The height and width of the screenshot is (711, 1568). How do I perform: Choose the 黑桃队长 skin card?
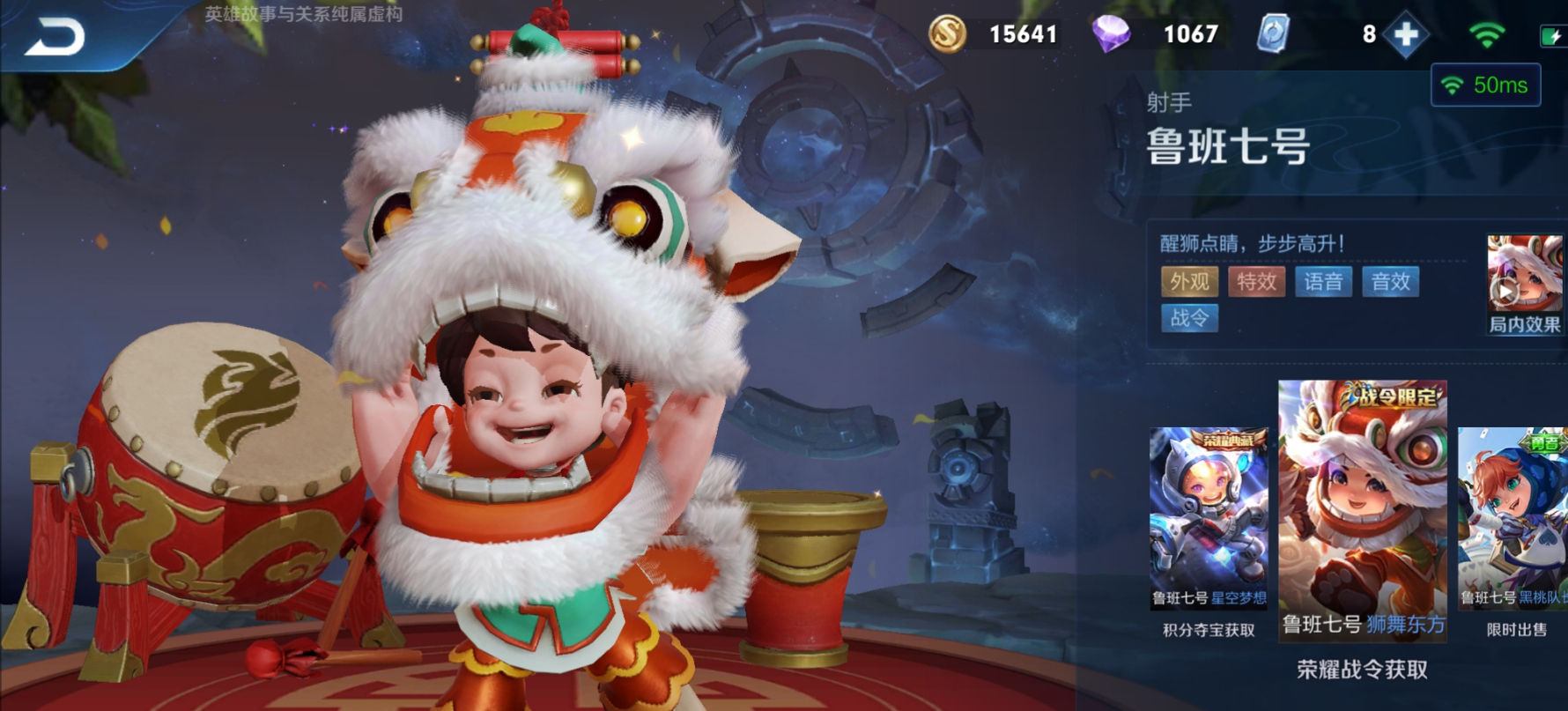pos(1513,518)
